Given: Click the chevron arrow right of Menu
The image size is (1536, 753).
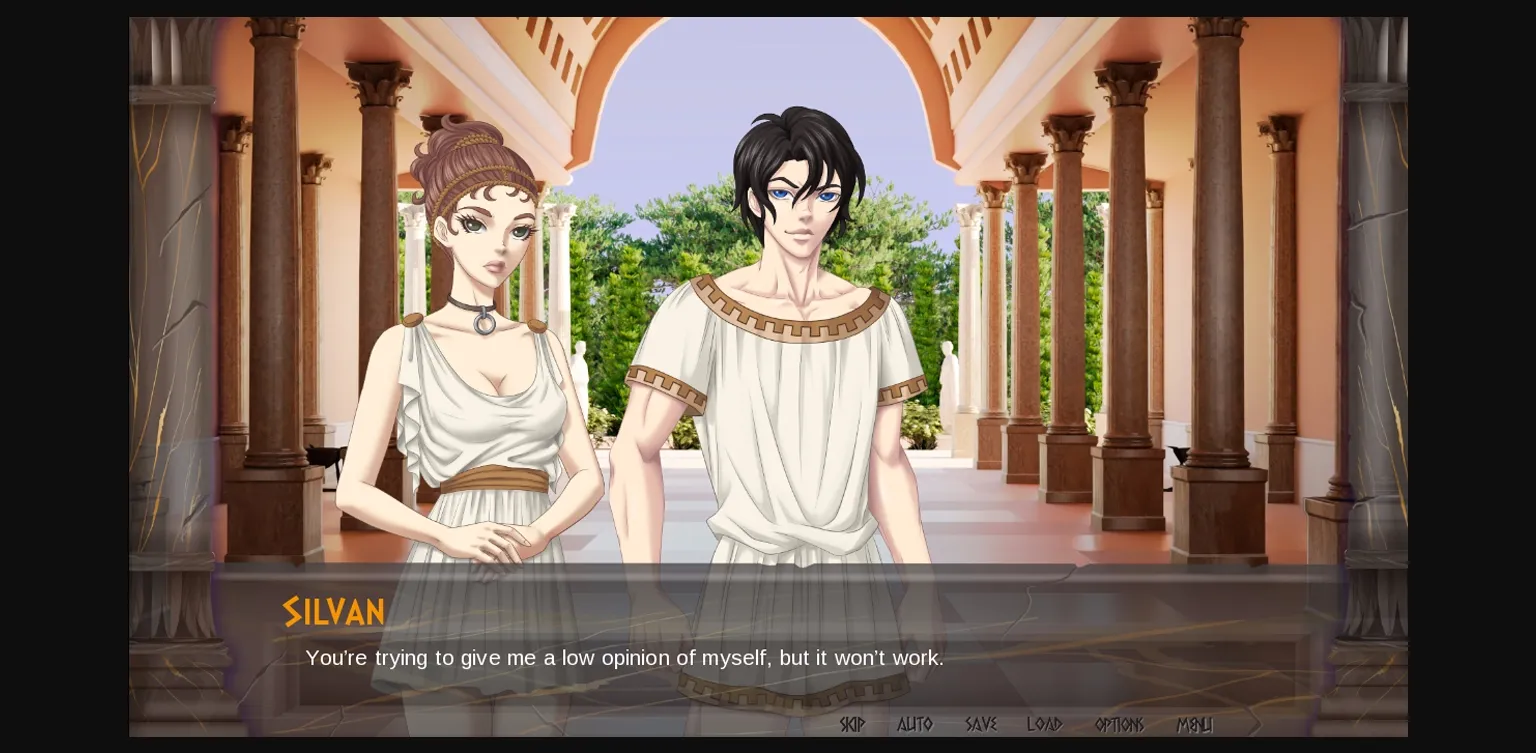Looking at the screenshot, I should (x=1255, y=724).
